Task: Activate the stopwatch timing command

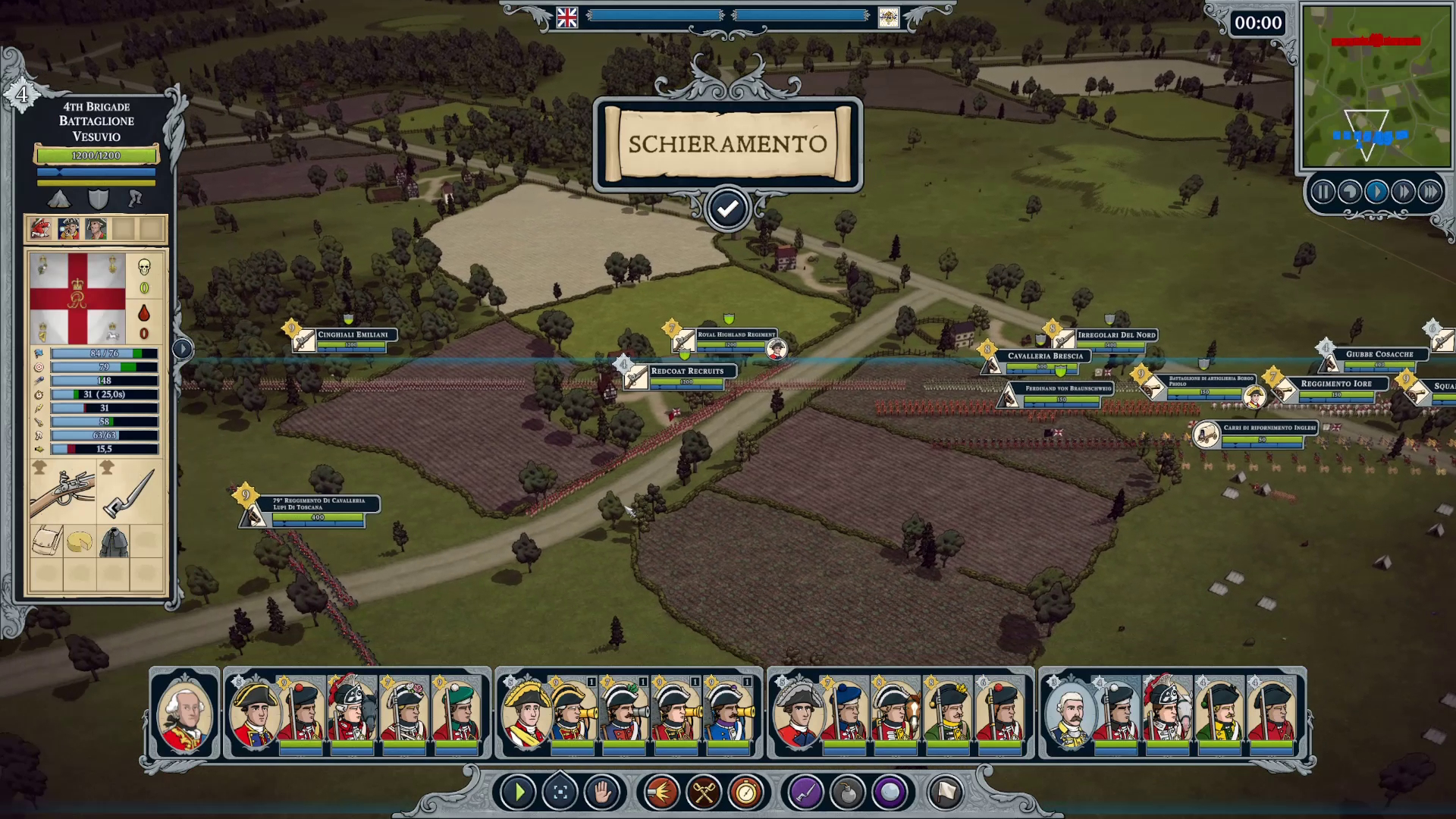Action: point(746,792)
